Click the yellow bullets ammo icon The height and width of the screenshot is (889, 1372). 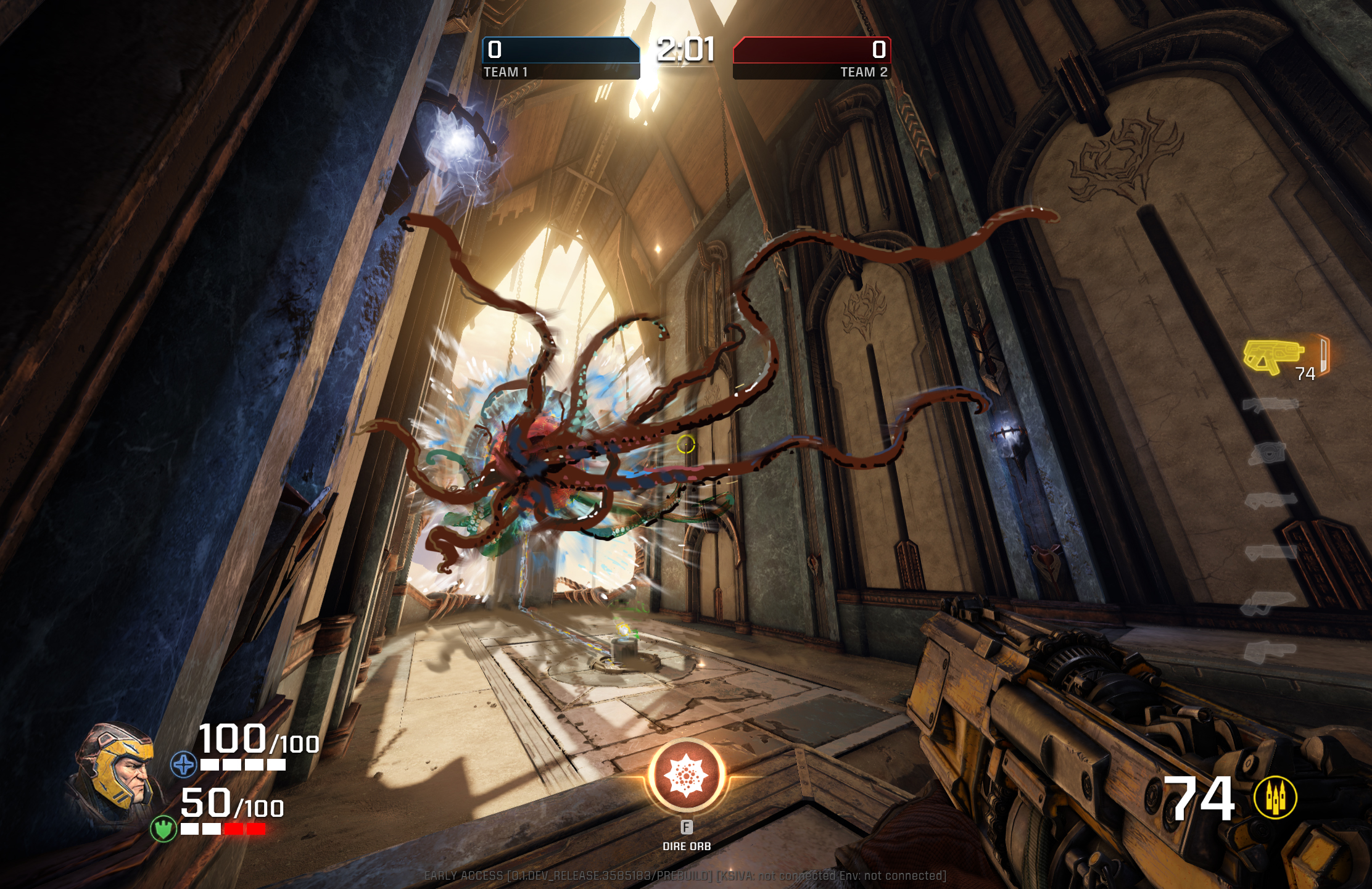tap(1275, 797)
